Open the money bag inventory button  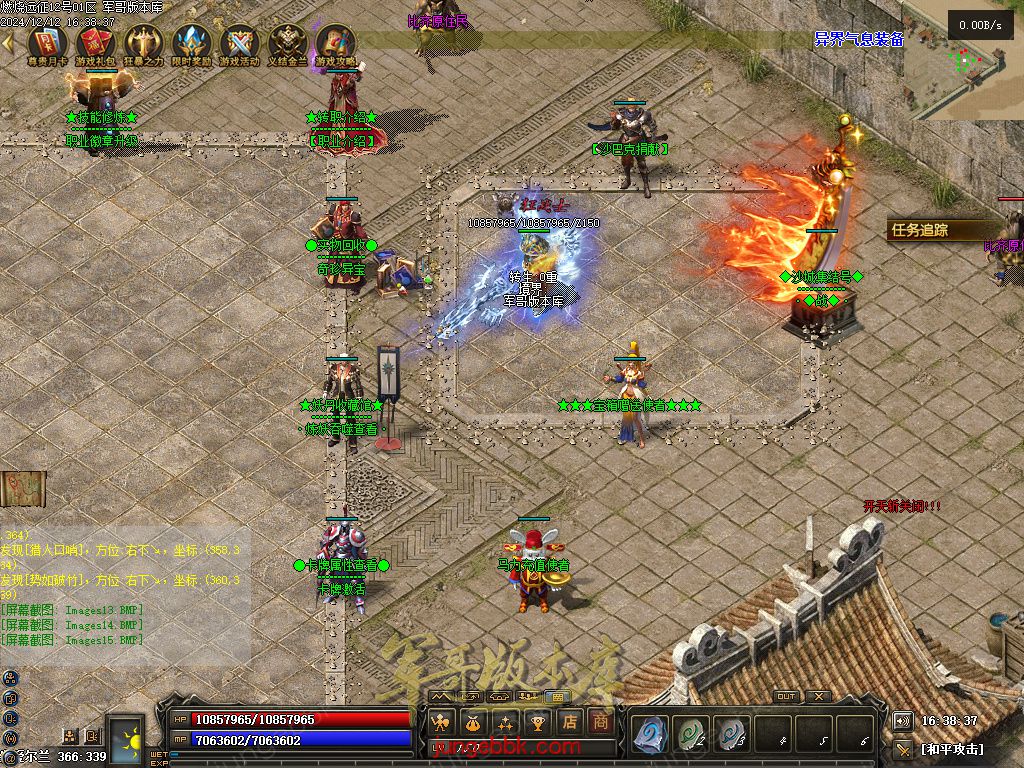point(472,721)
